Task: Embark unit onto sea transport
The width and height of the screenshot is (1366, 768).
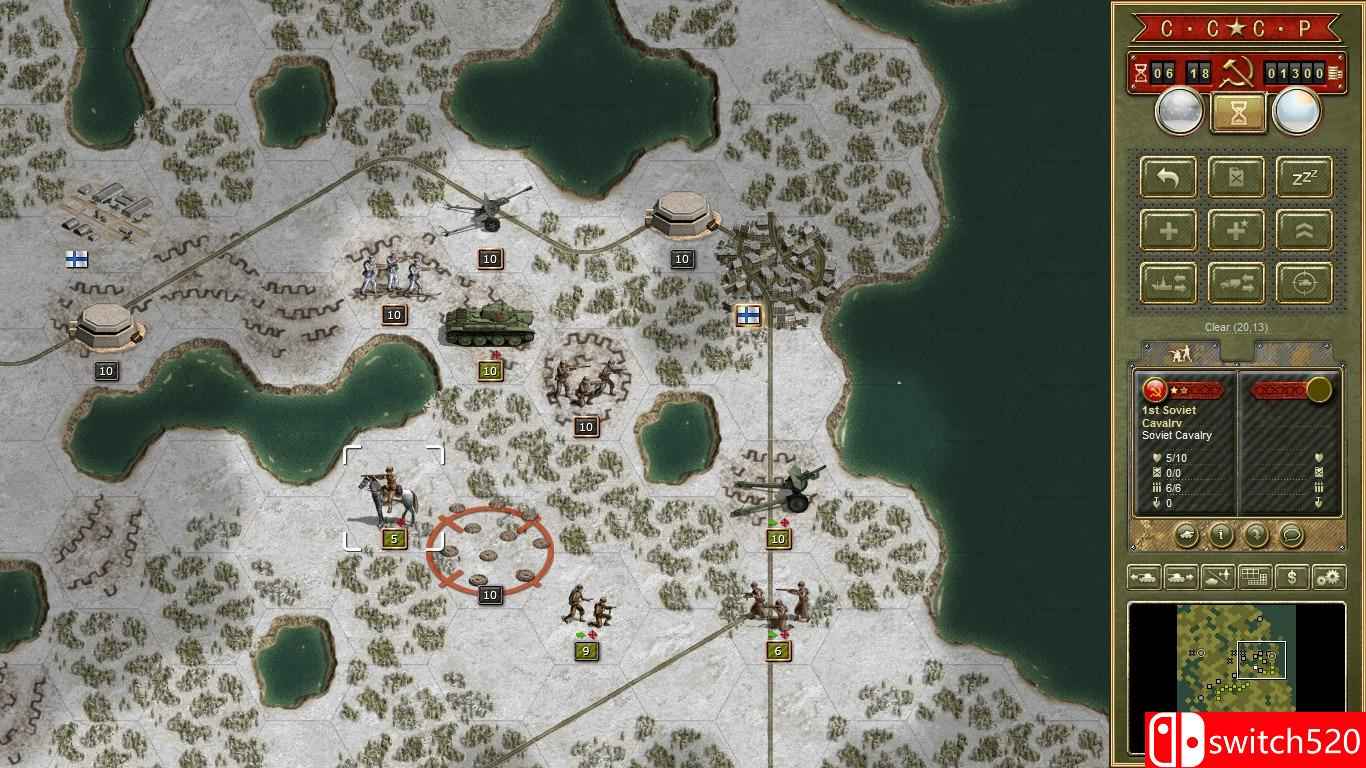Action: point(1166,283)
